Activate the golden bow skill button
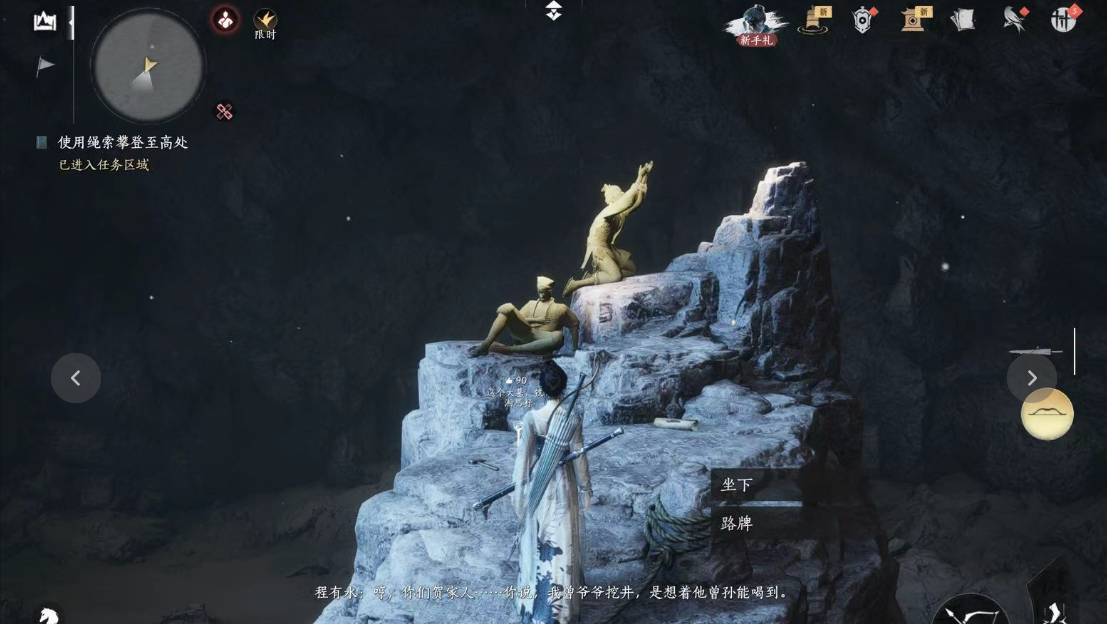The height and width of the screenshot is (624, 1107). (x=1047, y=414)
